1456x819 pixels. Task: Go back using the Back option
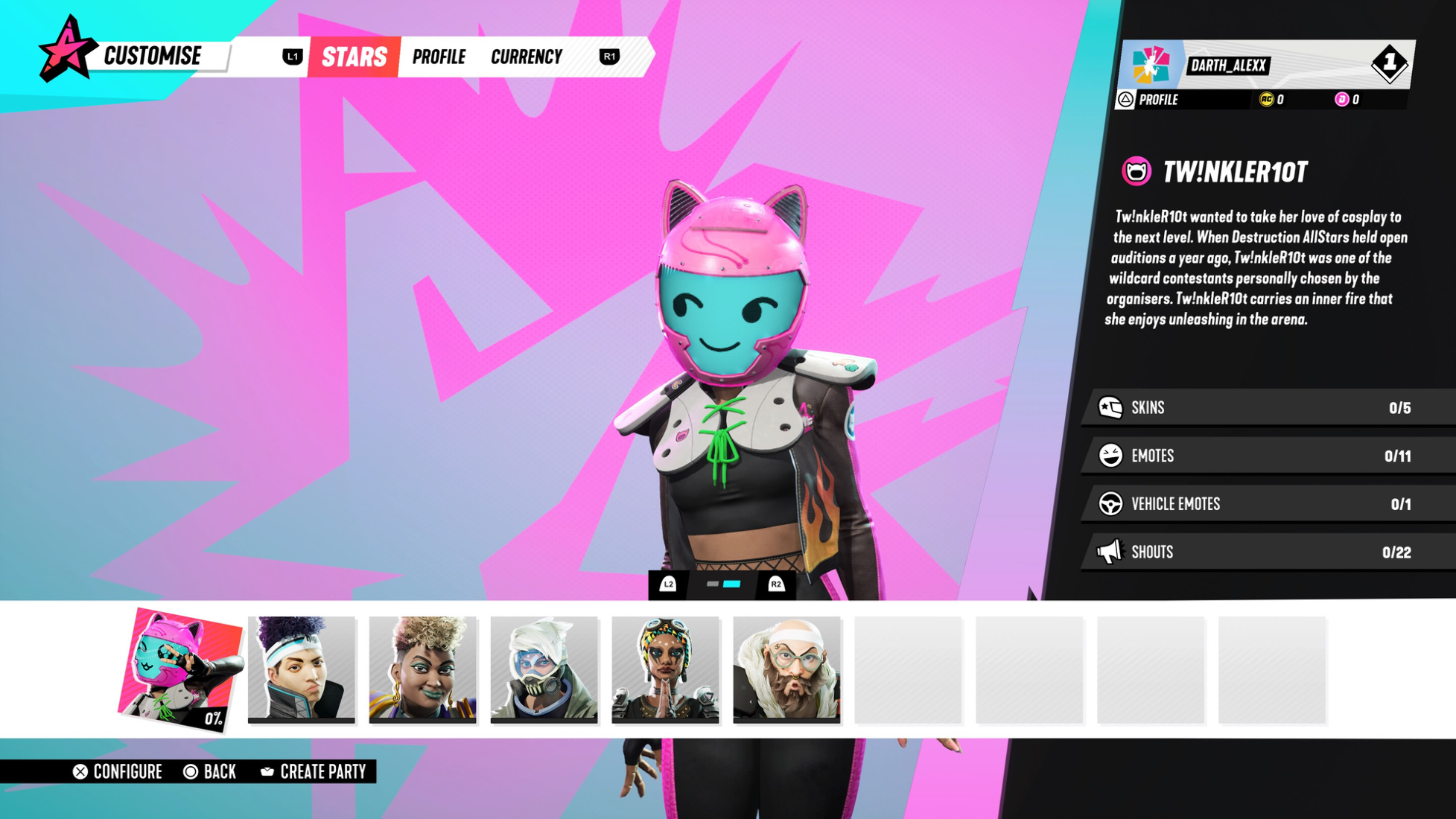click(x=210, y=772)
